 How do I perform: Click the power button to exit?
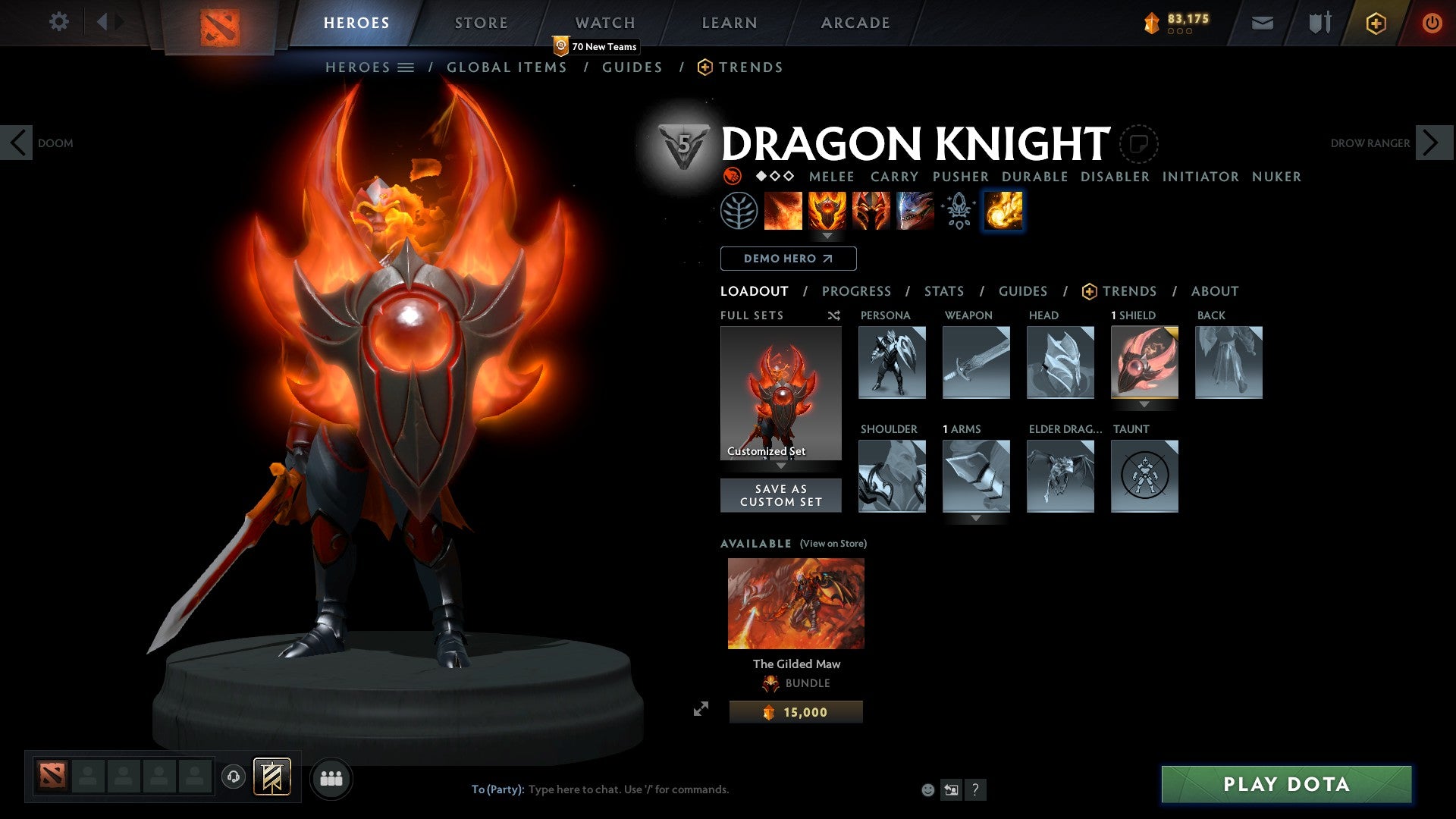click(1432, 22)
